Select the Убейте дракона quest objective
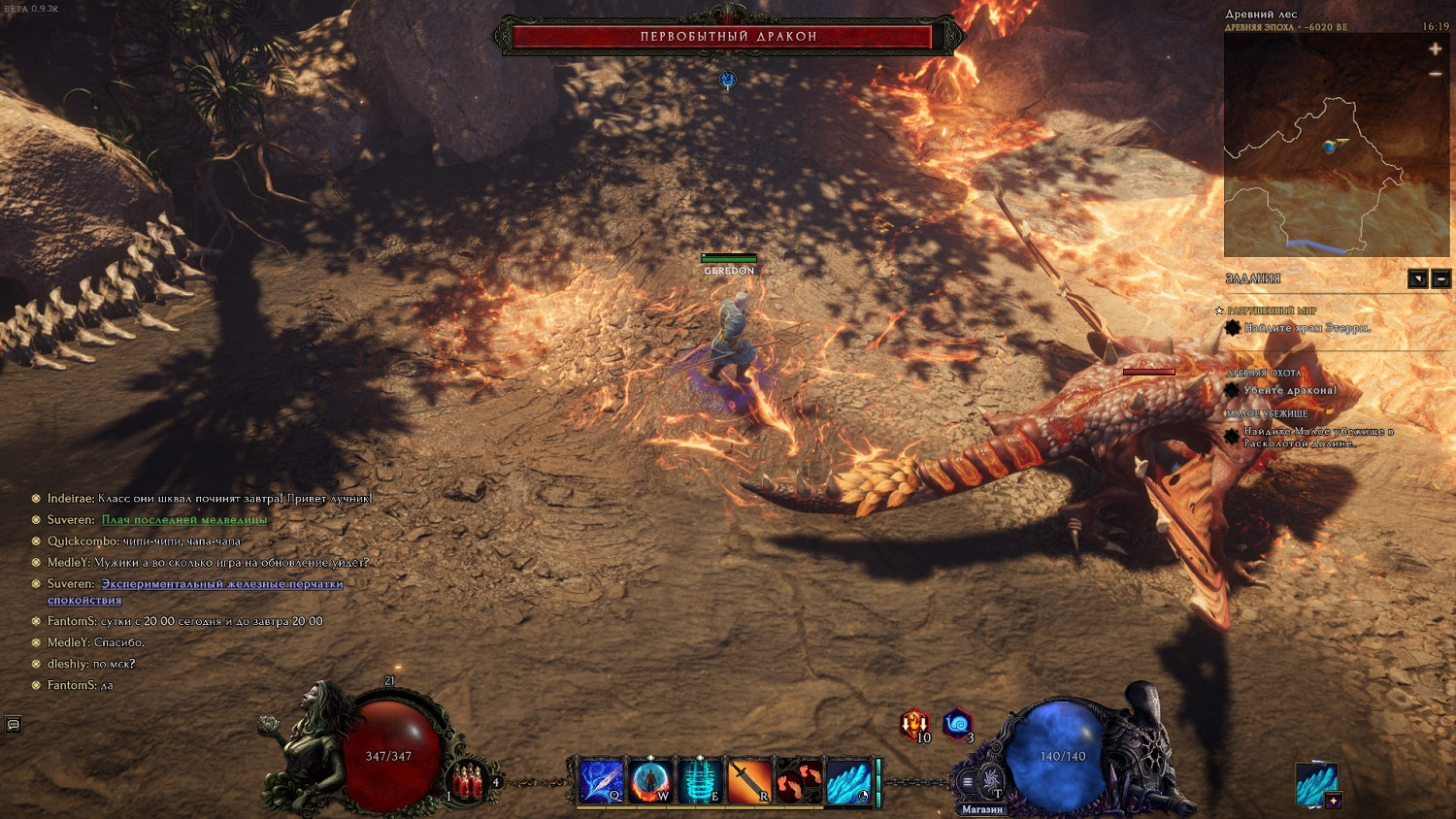The image size is (1456, 819). (x=1289, y=390)
